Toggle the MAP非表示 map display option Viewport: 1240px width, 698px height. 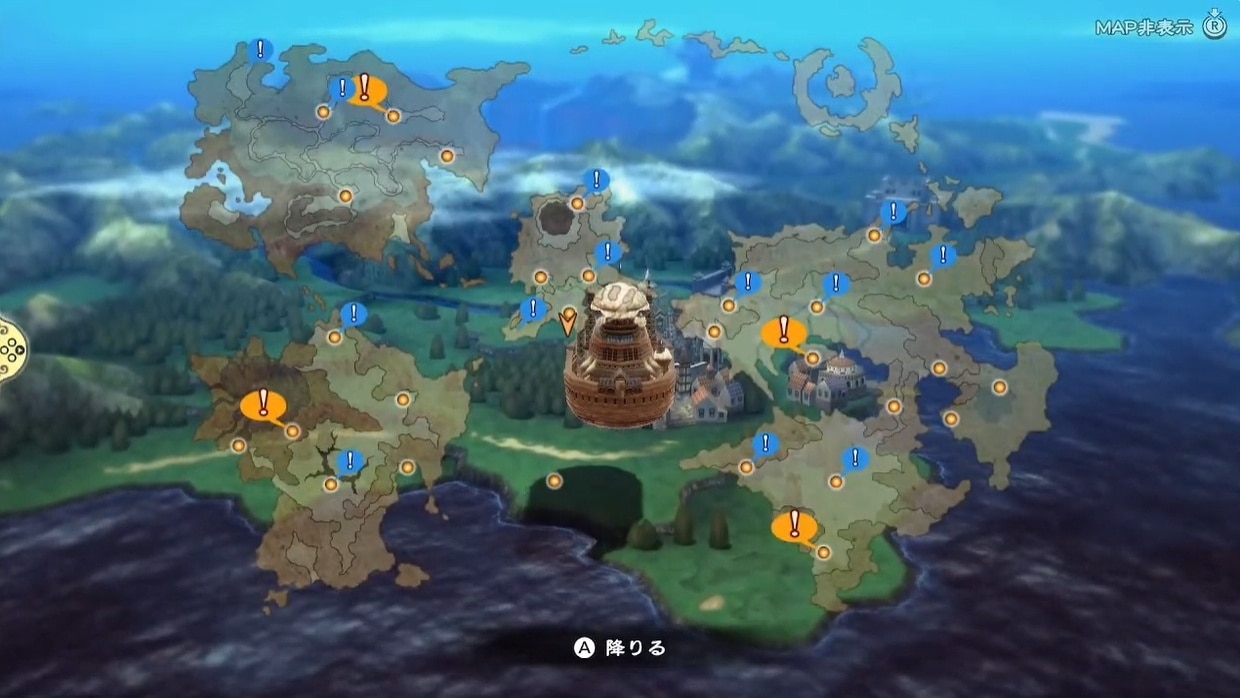(1159, 27)
